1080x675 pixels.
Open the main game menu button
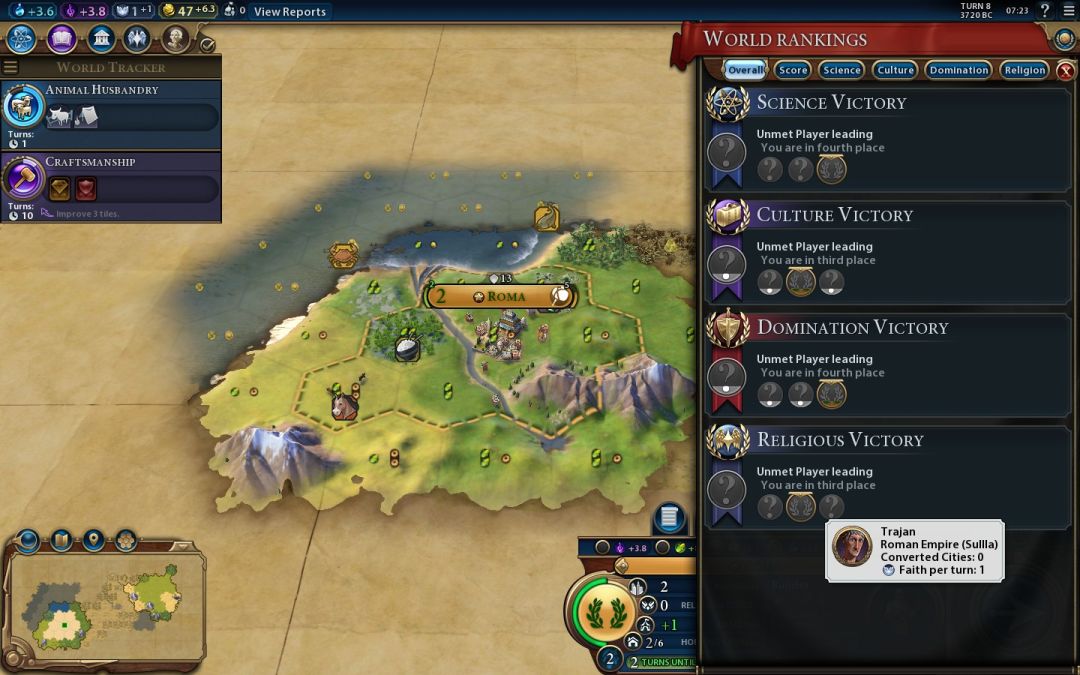pyautogui.click(x=1068, y=11)
